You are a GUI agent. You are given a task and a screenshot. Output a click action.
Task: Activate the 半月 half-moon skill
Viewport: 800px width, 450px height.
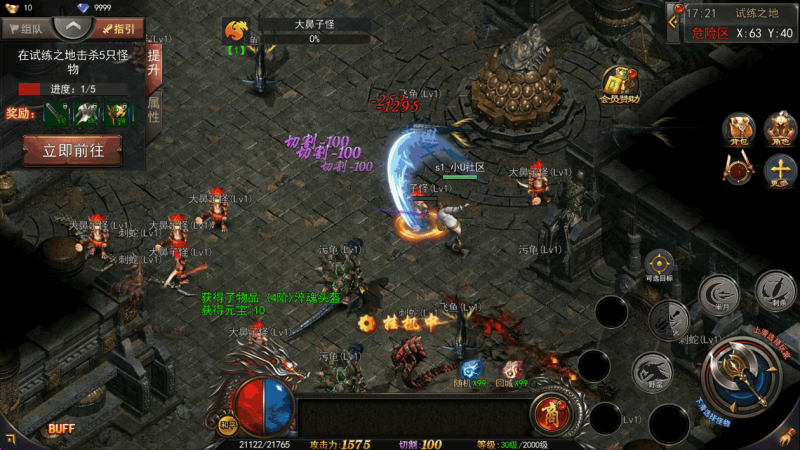[717, 295]
